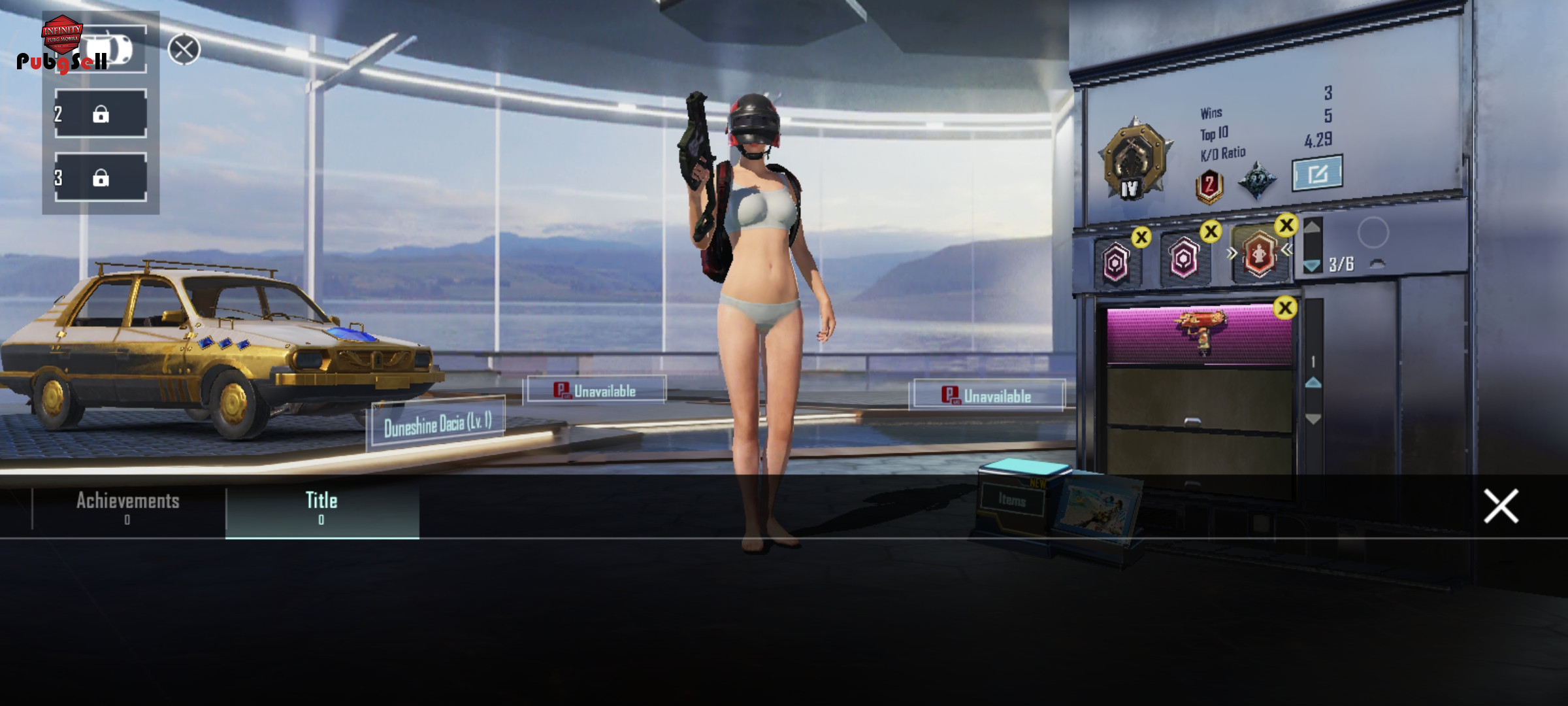Open the edit stats button
The width and height of the screenshot is (1568, 706).
(x=1317, y=173)
